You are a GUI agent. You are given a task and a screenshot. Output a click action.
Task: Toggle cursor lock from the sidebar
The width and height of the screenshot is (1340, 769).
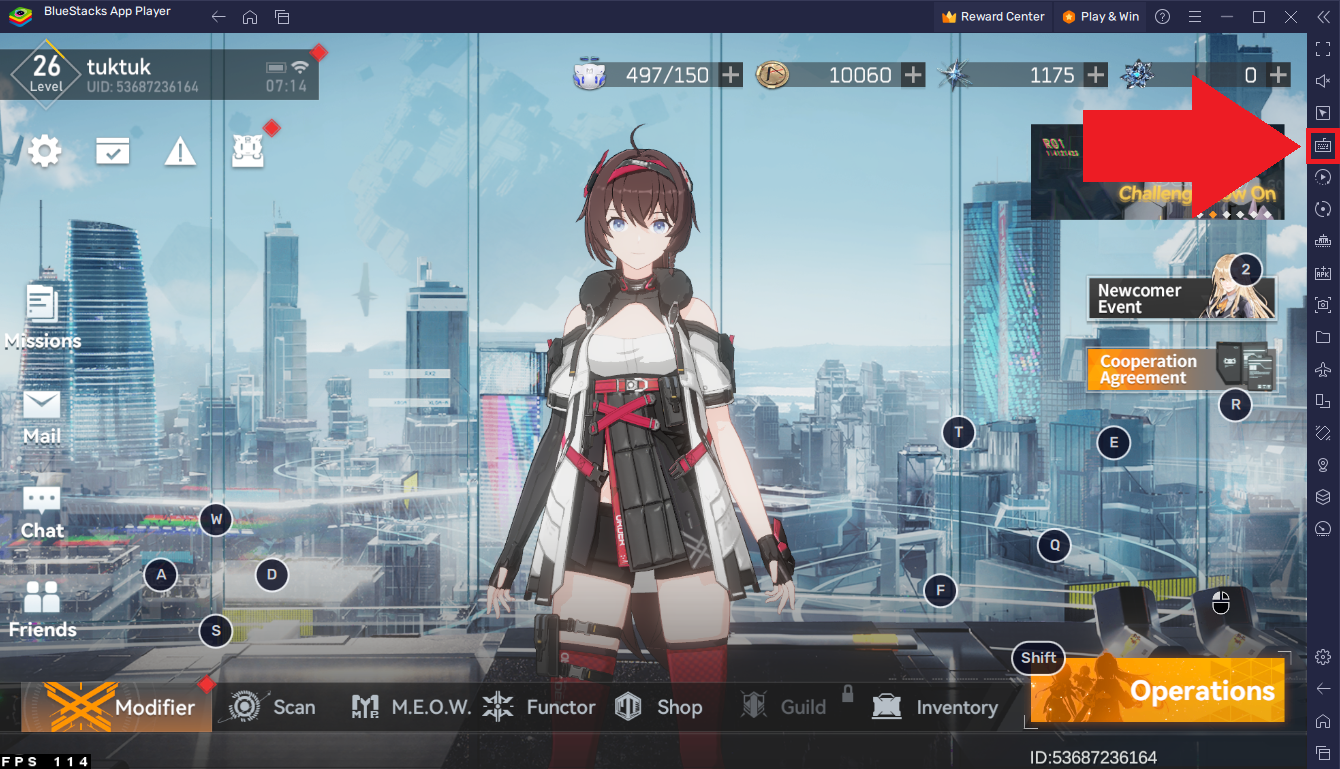click(1322, 112)
